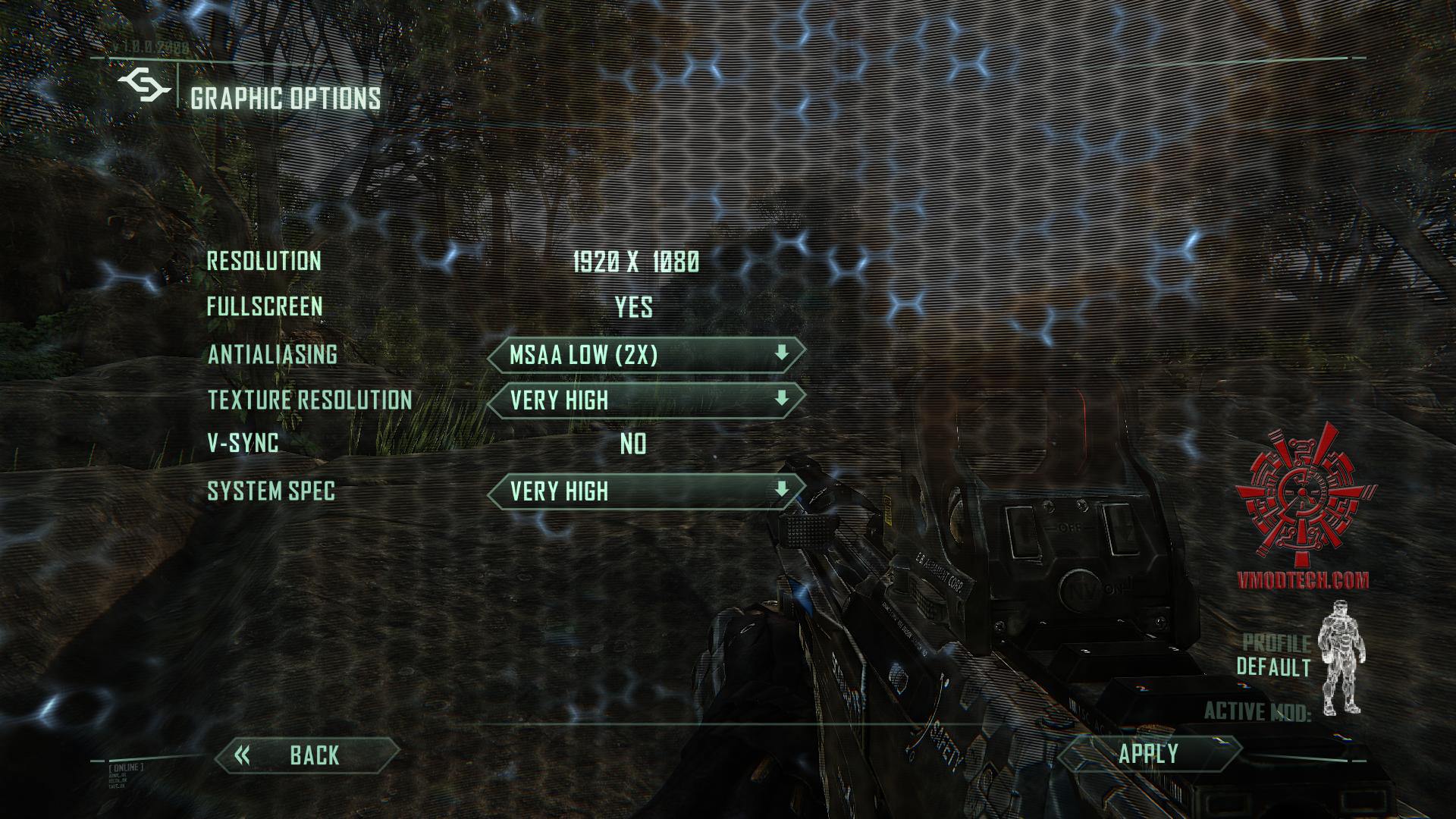This screenshot has width=1456, height=819.
Task: Select the Default profile nanosuit figure
Action: [1341, 658]
